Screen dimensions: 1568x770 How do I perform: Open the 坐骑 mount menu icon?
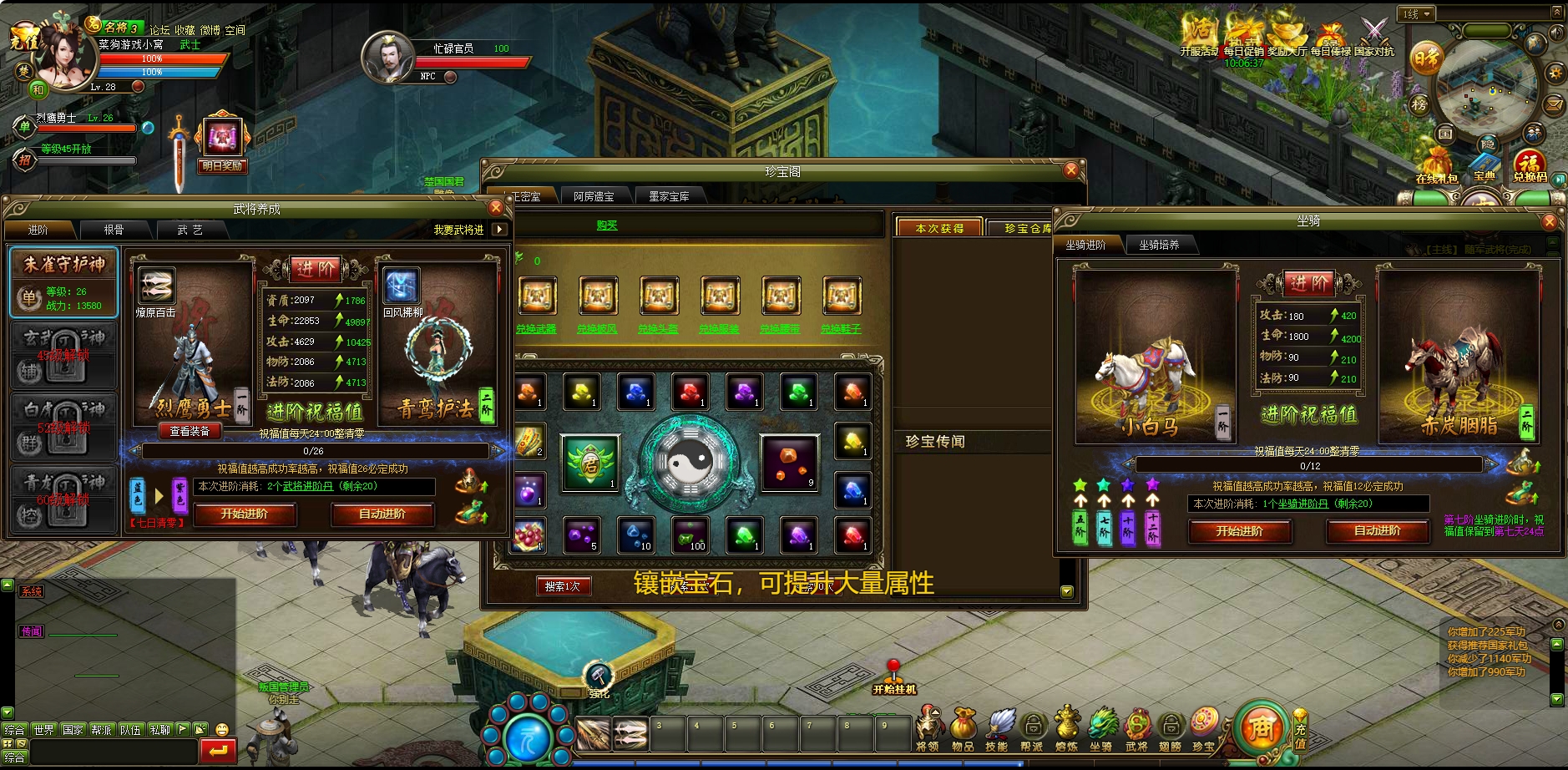[1101, 727]
